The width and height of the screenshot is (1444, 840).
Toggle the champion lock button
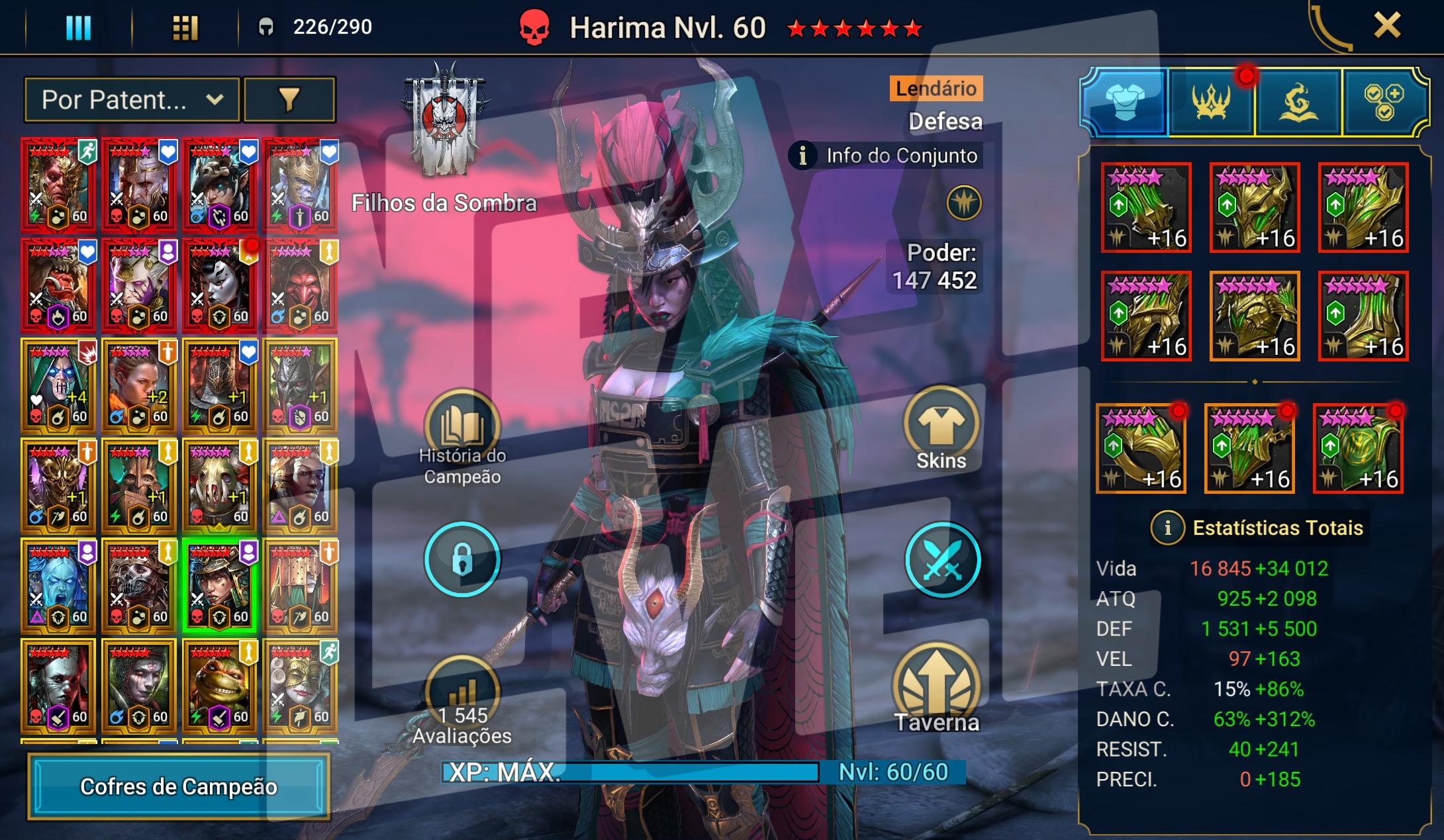tap(462, 560)
